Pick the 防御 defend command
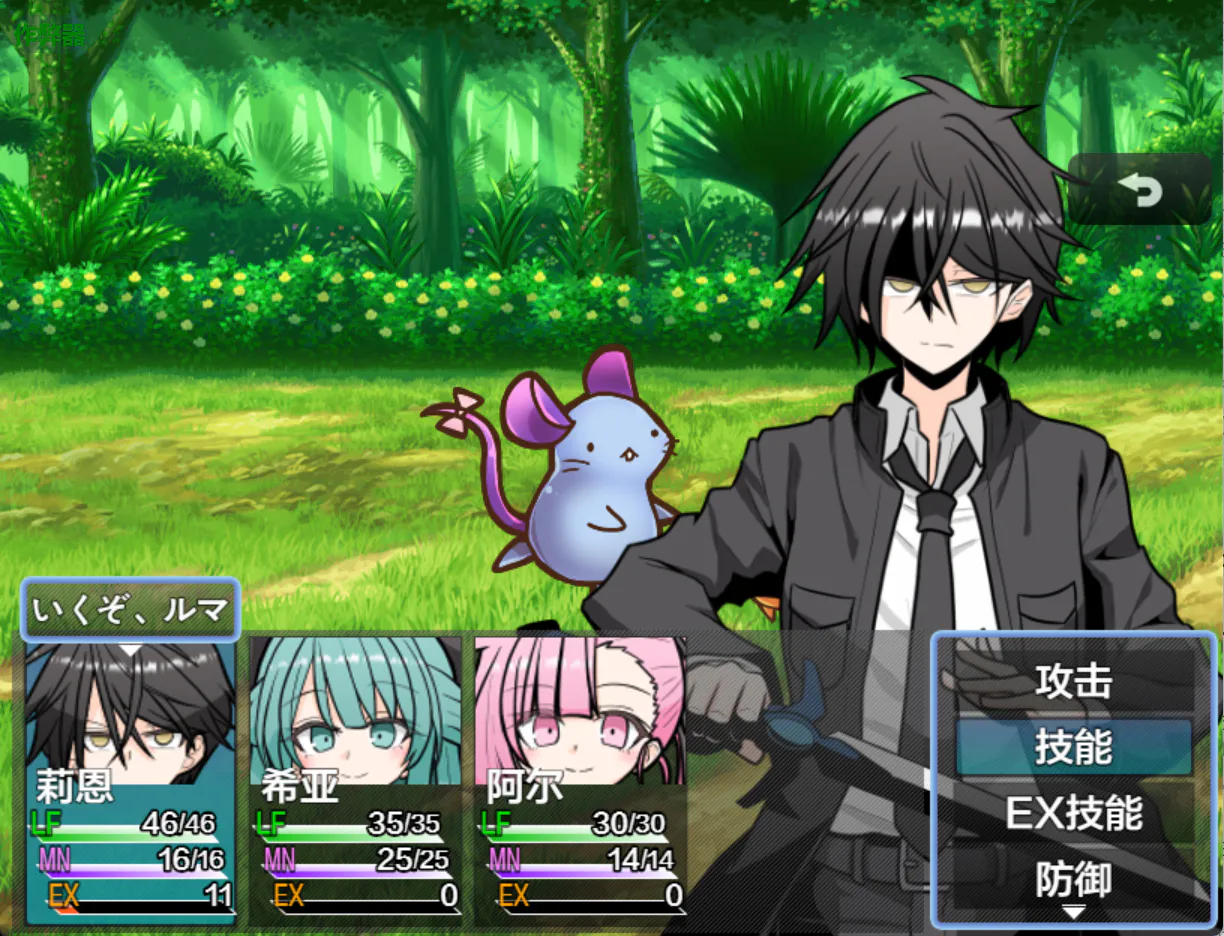Viewport: 1224px width, 936px height. pyautogui.click(x=1073, y=880)
